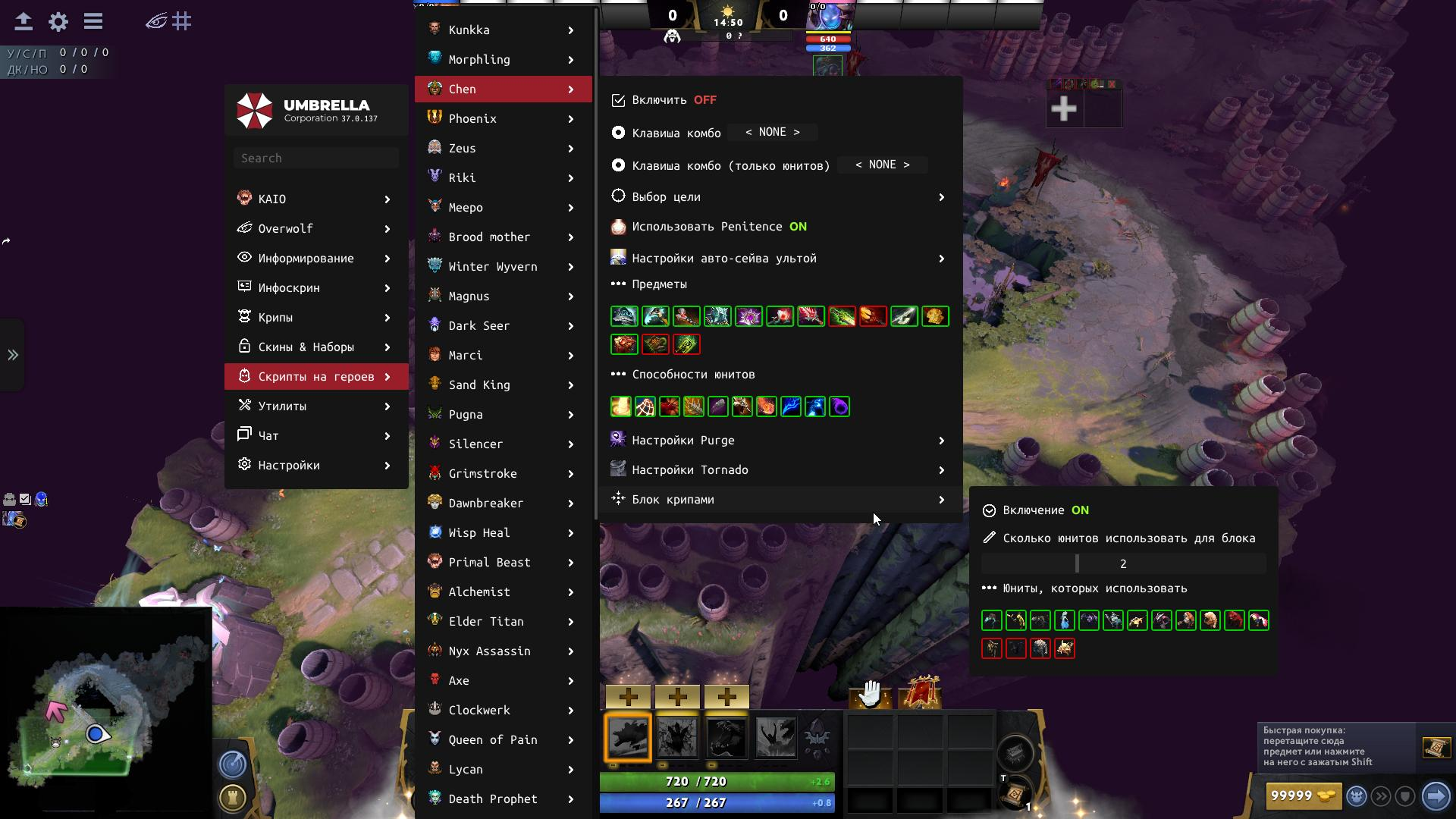This screenshot has width=1456, height=819.
Task: Change the Клавиша комбо key binding
Action: [772, 133]
